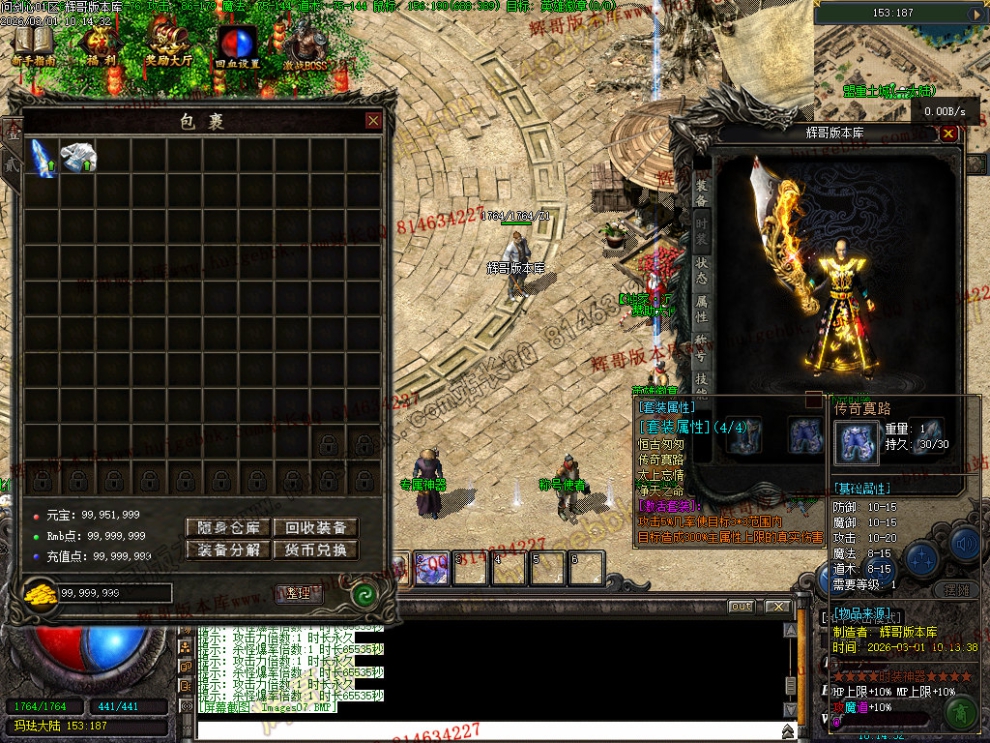Viewport: 990px width, 743px height.
Task: Choose 装备分解 equipment dismantle
Action: coord(228,549)
